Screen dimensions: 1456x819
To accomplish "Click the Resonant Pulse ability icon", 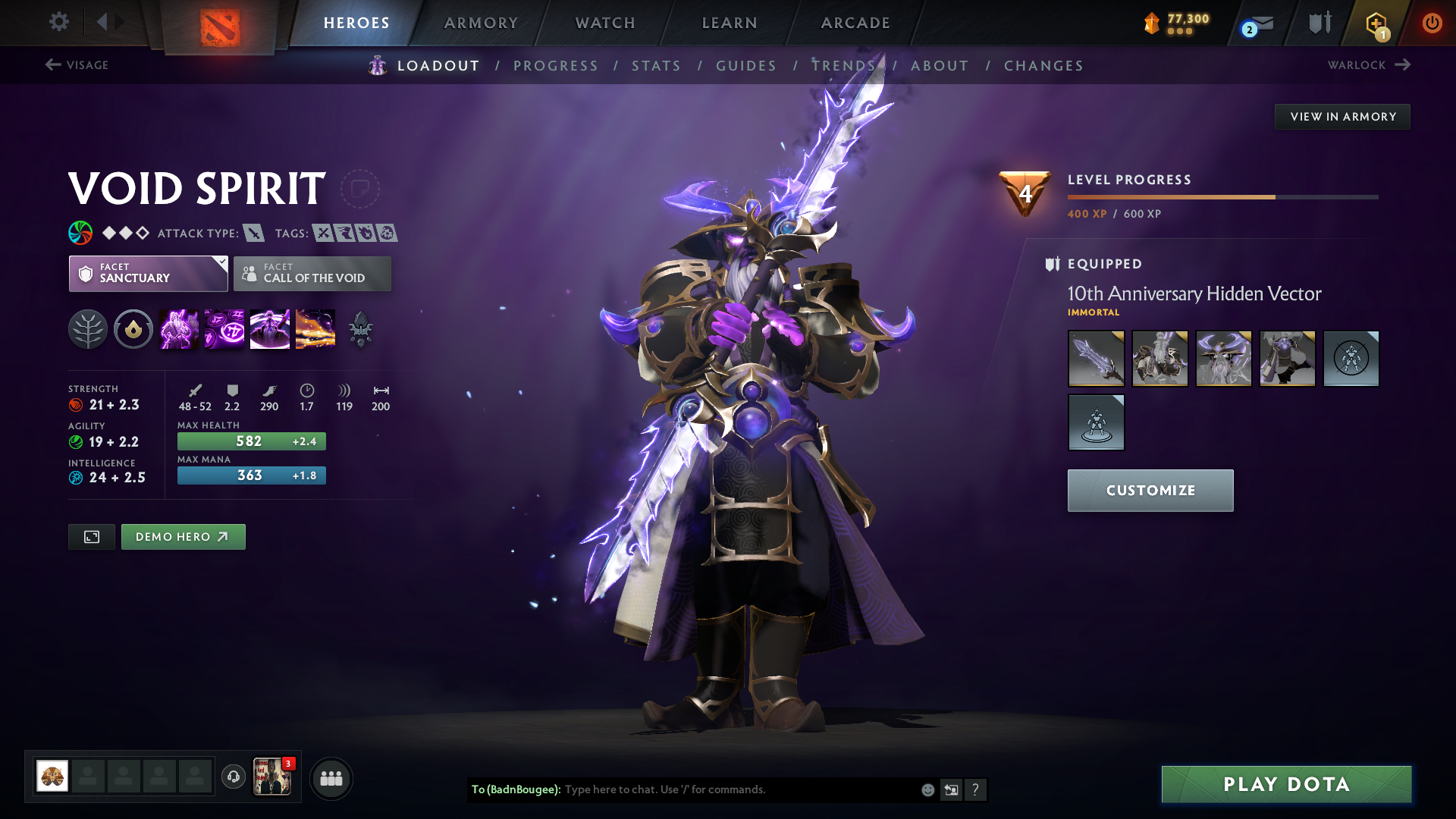I will (x=224, y=328).
